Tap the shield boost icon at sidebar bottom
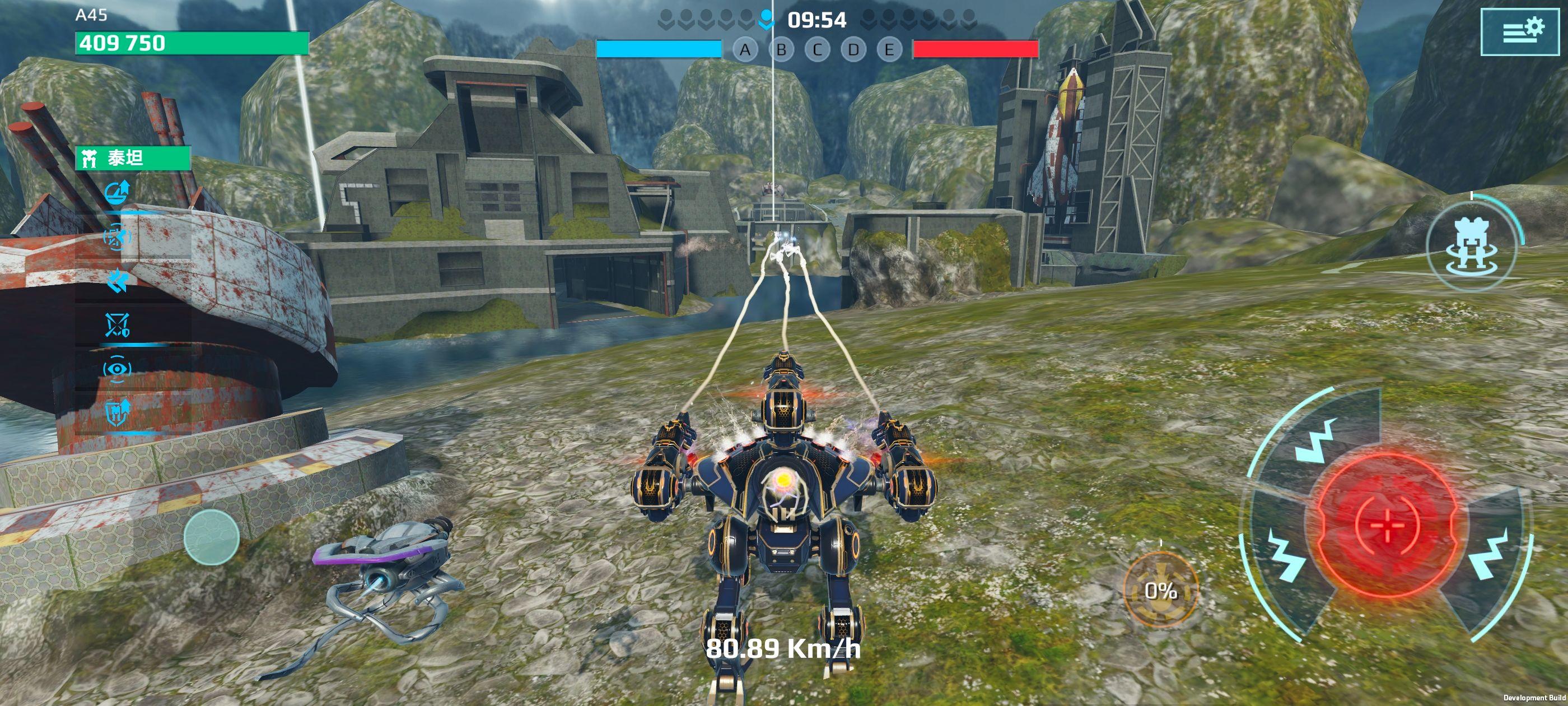 (x=116, y=412)
